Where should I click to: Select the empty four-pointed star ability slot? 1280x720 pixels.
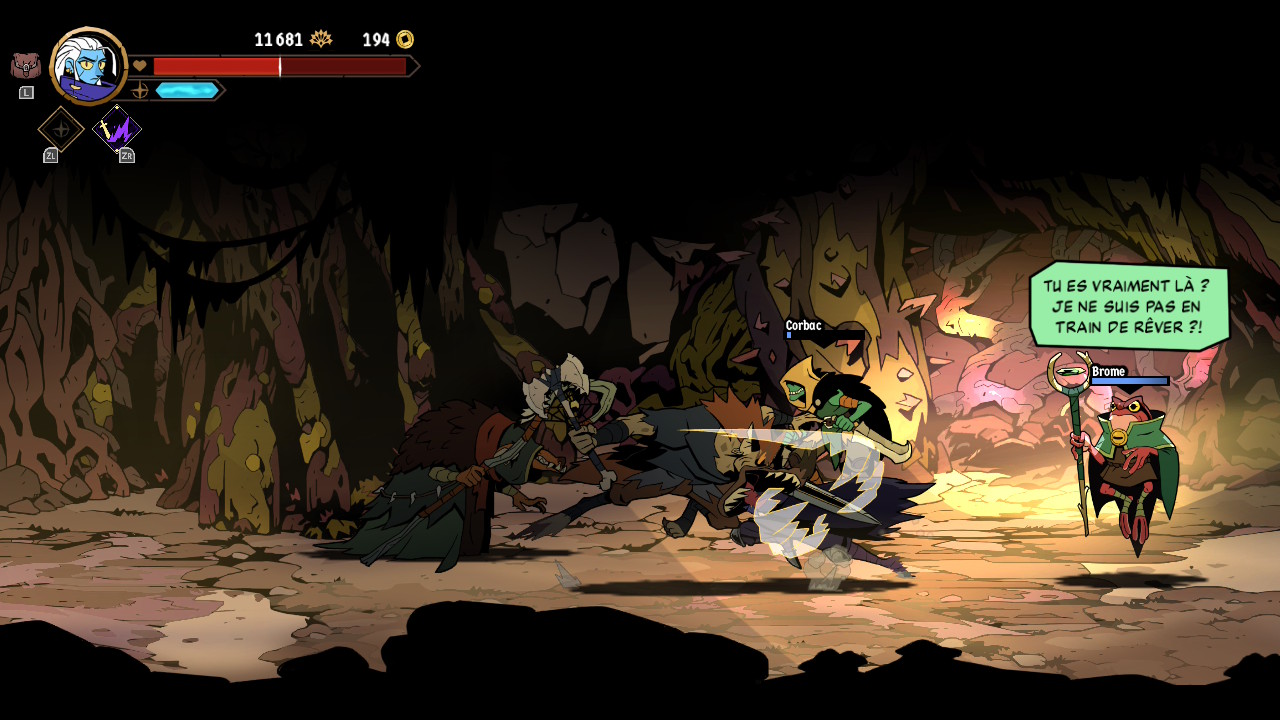coord(61,129)
